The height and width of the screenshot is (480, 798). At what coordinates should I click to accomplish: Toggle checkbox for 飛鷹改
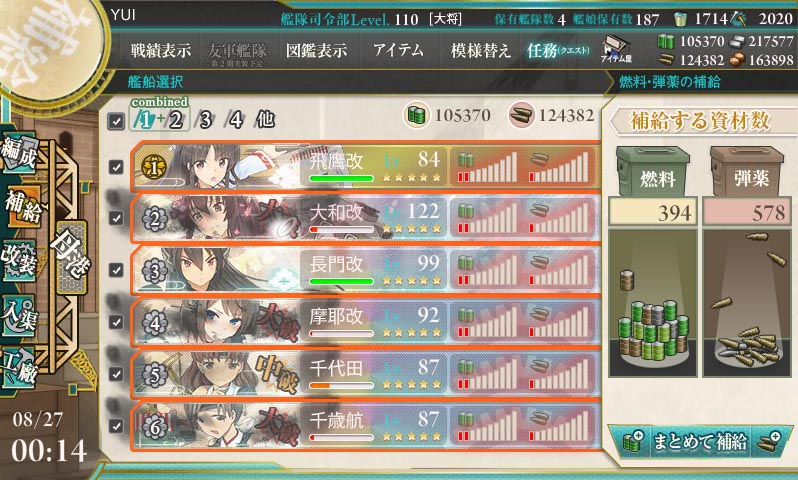[x=116, y=166]
